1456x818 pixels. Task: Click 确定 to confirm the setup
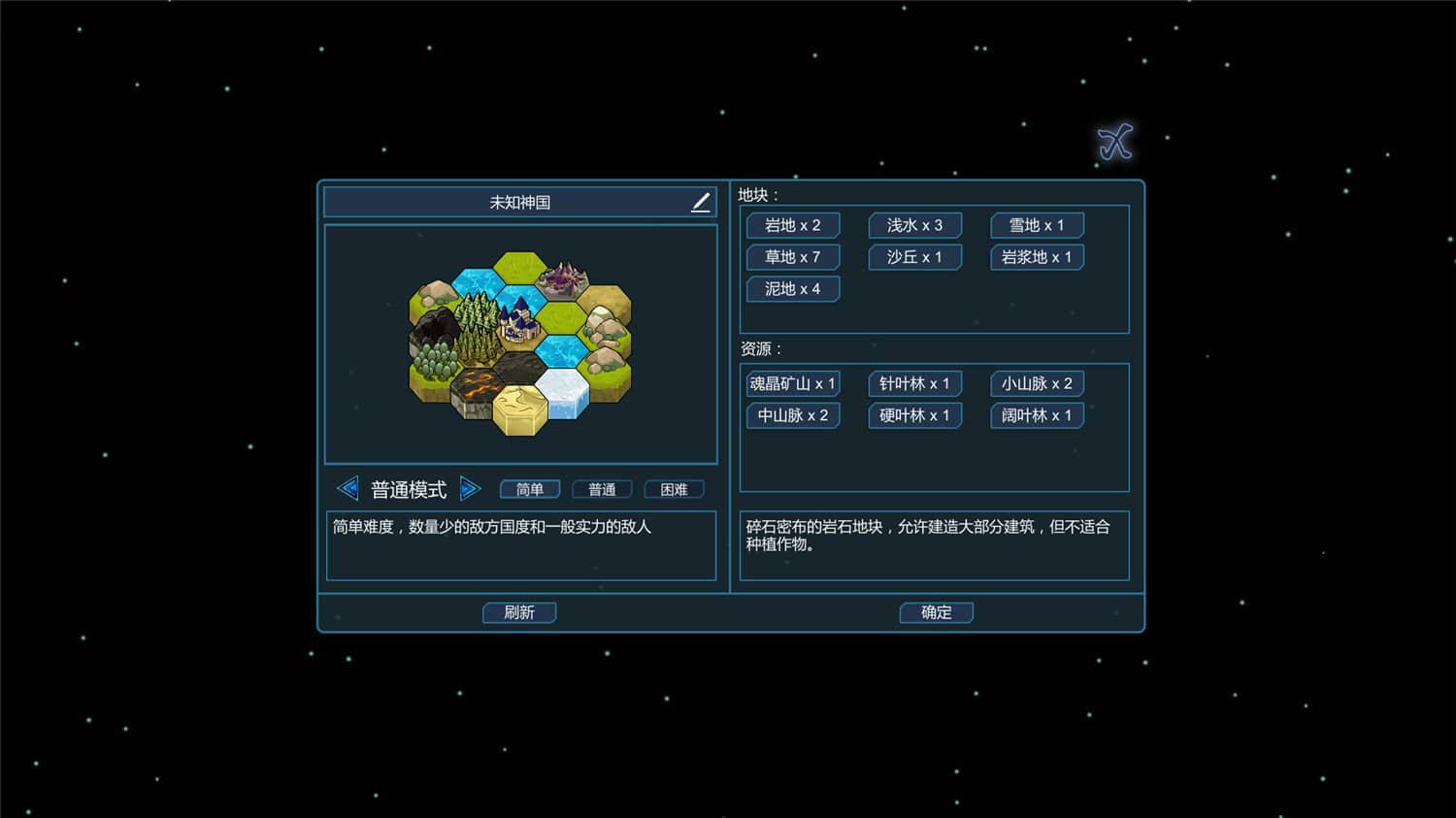(936, 612)
